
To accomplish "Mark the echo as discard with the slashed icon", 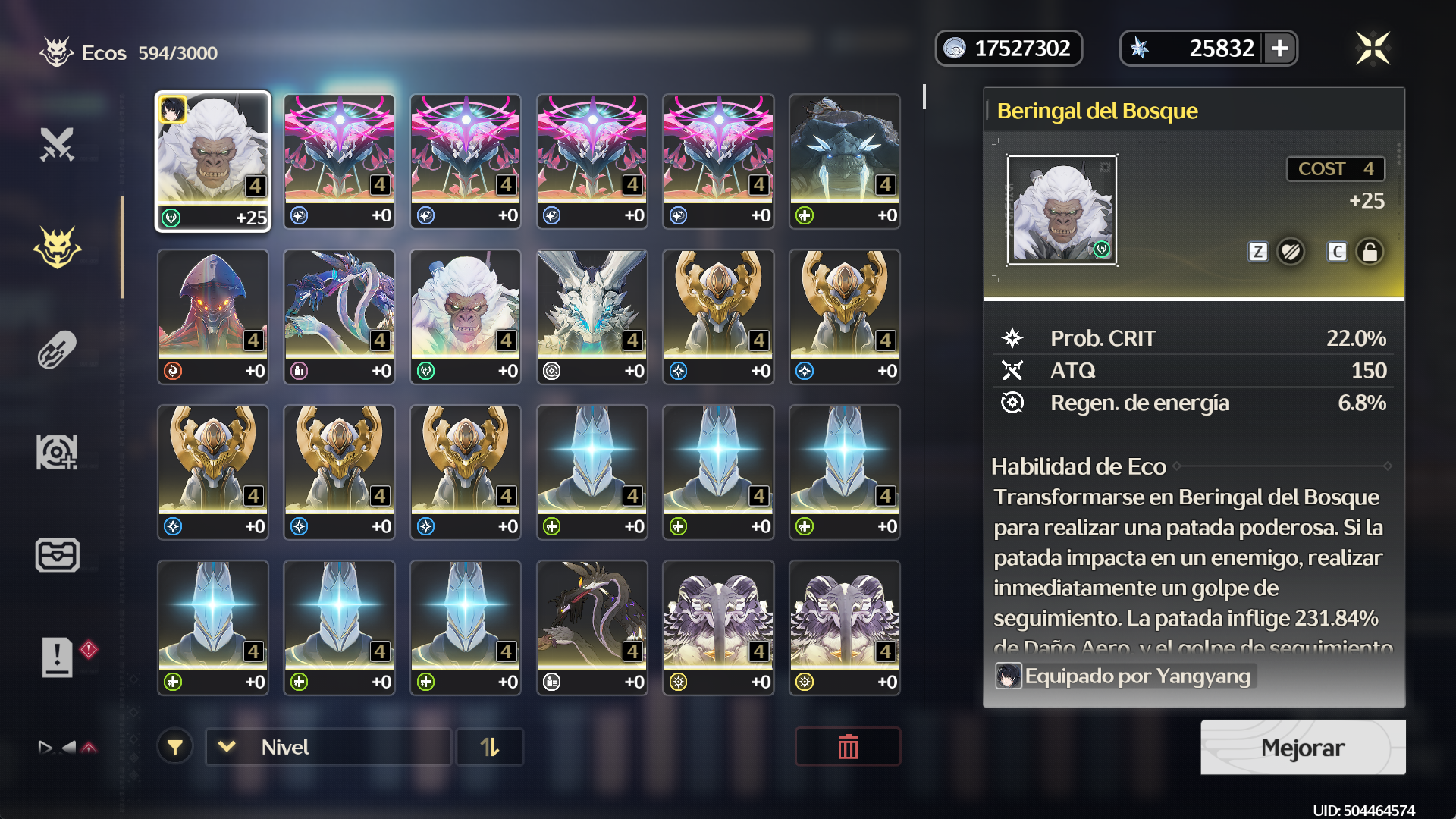I will click(1291, 252).
